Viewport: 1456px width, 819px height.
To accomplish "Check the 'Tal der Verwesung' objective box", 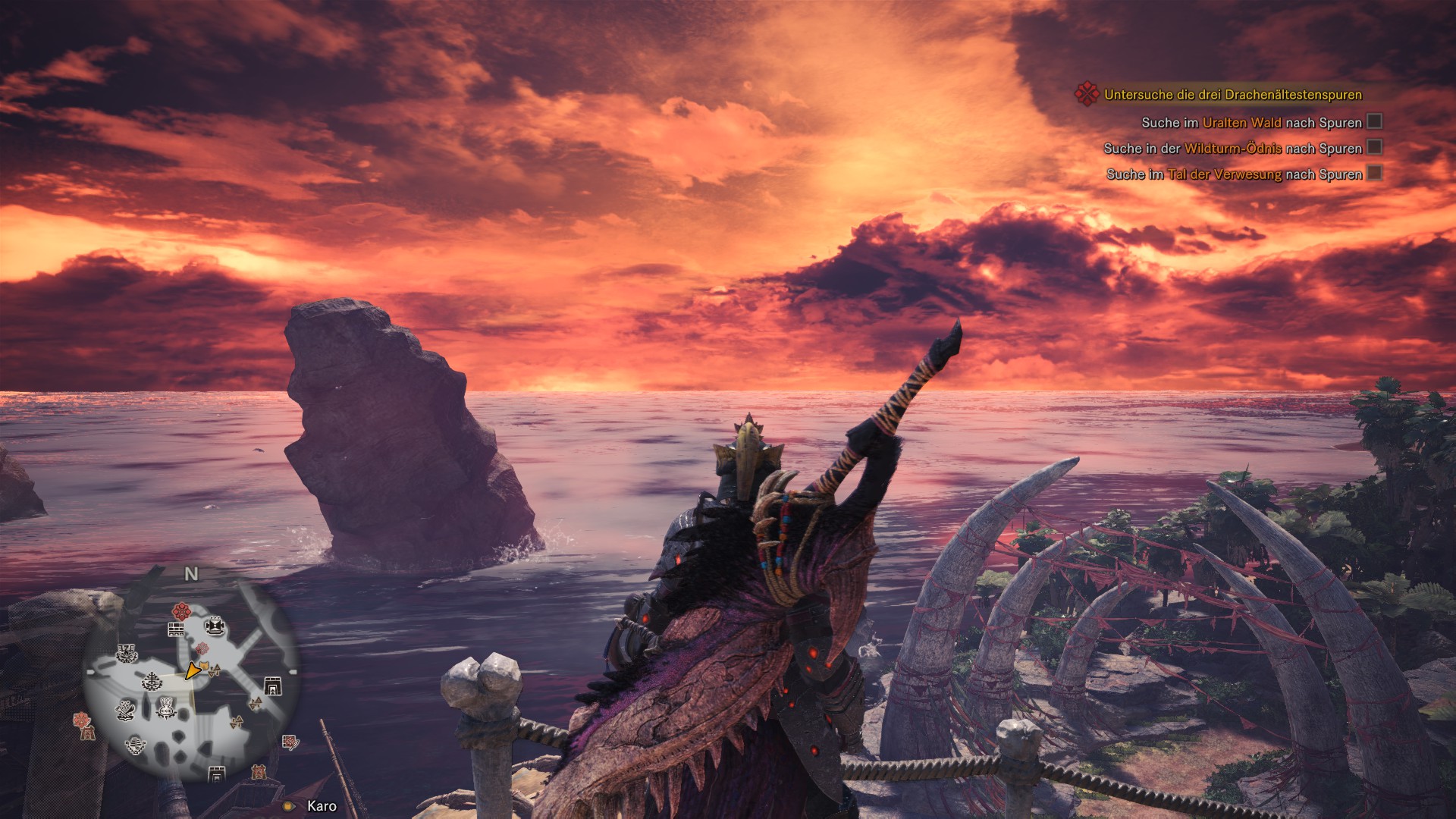I will click(x=1374, y=173).
